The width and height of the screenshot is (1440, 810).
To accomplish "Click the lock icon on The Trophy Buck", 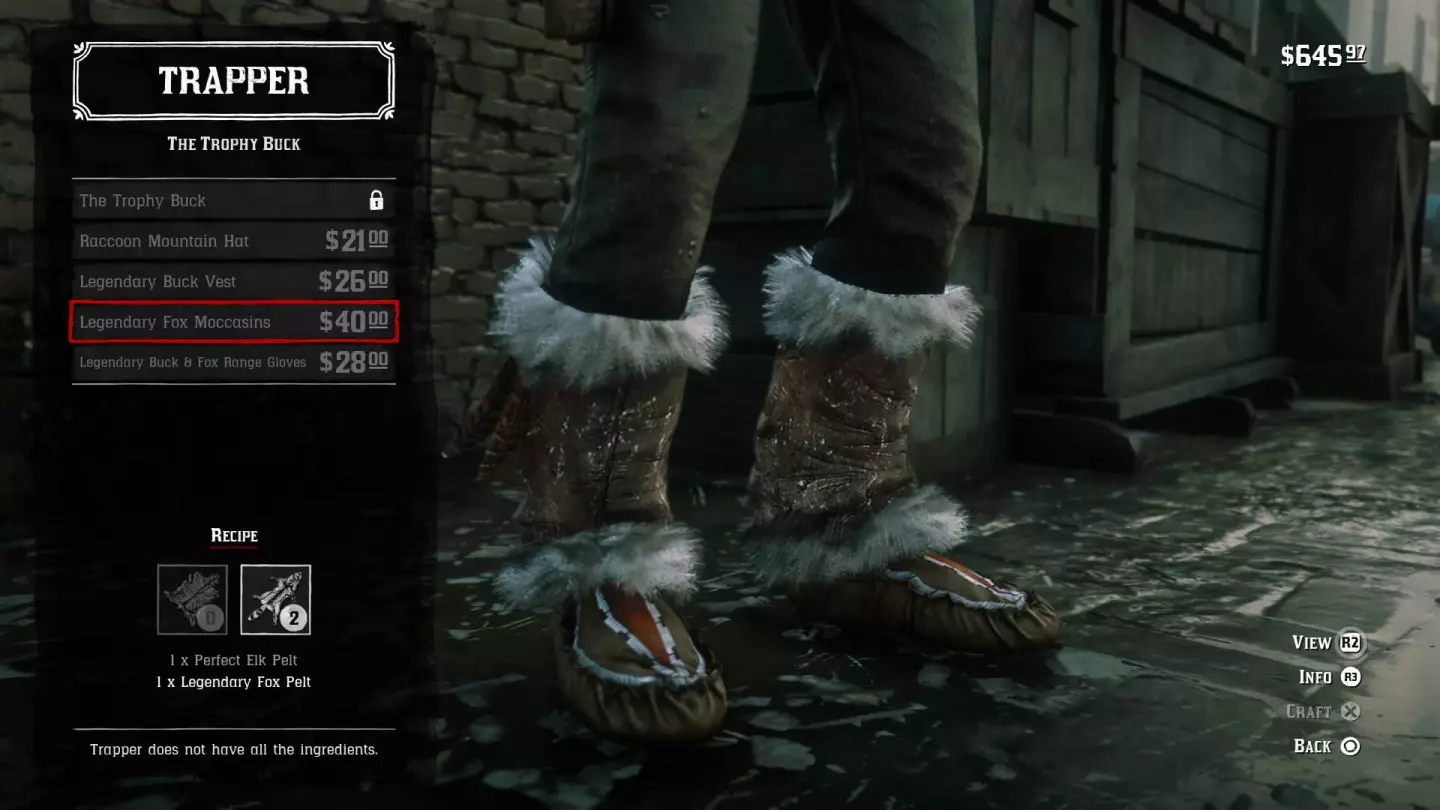I will (x=375, y=200).
